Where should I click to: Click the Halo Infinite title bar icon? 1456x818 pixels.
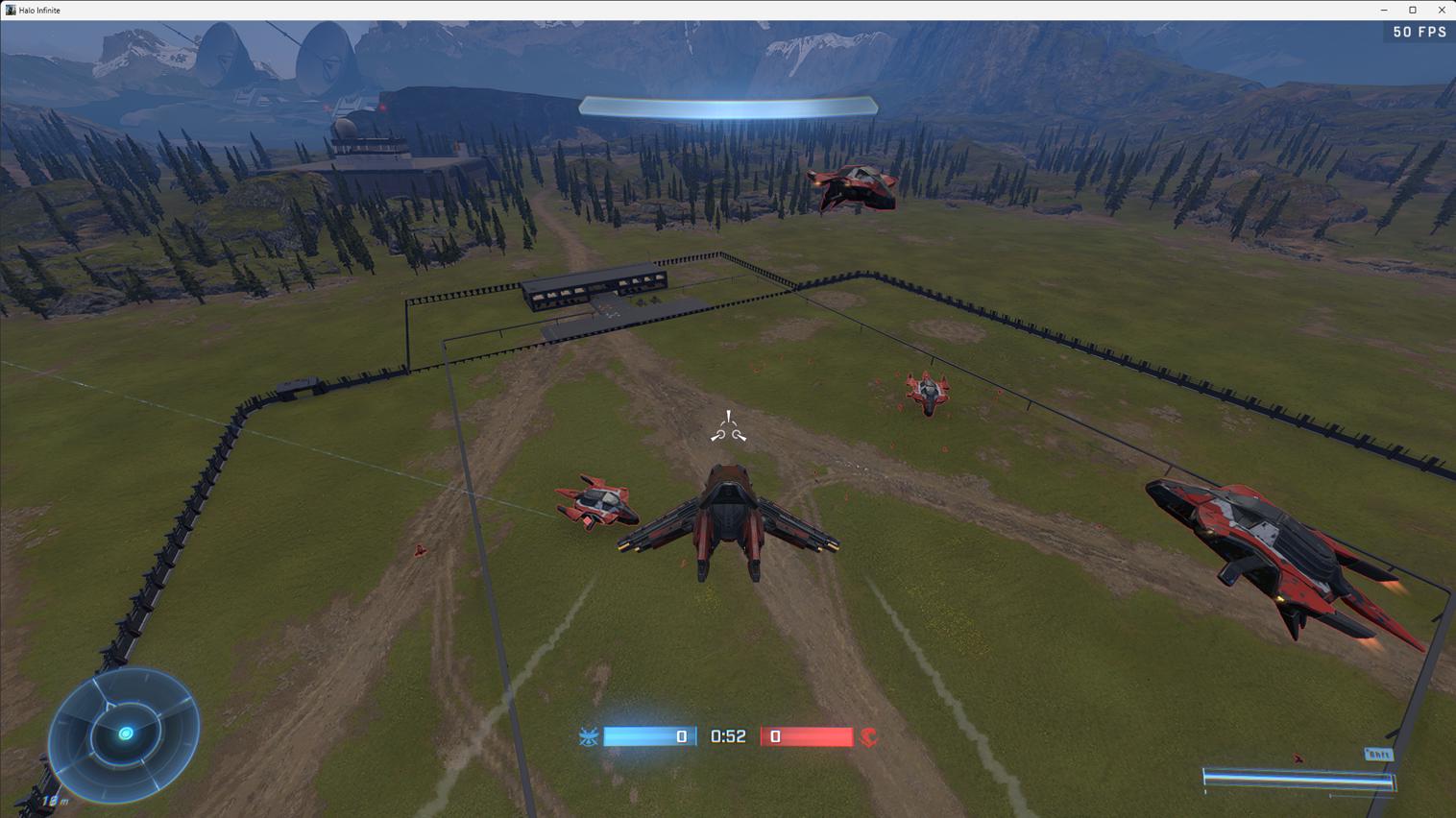(9, 10)
